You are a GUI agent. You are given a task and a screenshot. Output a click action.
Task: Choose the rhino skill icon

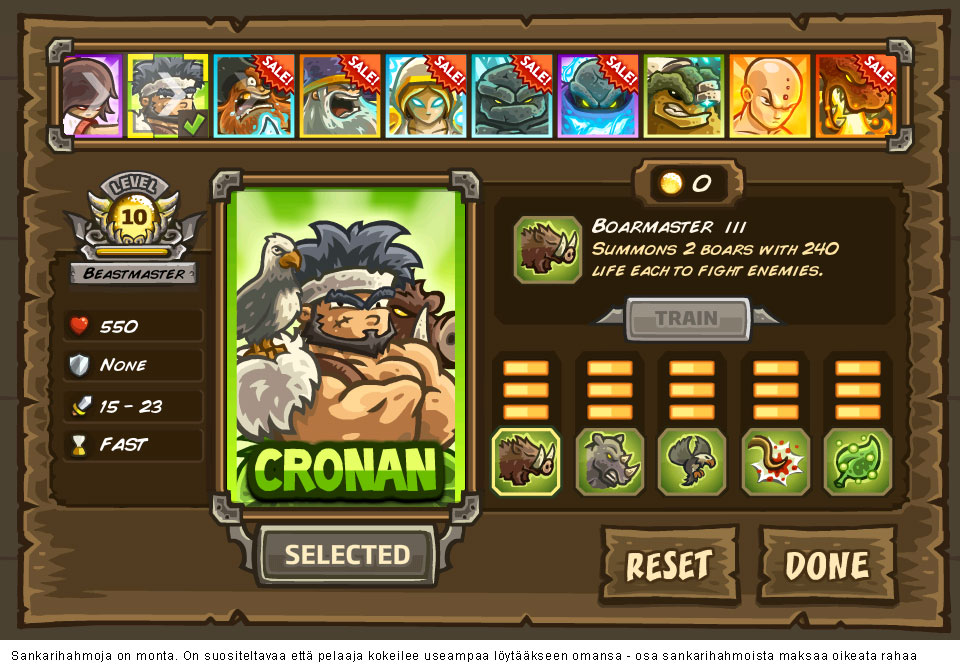(x=610, y=461)
